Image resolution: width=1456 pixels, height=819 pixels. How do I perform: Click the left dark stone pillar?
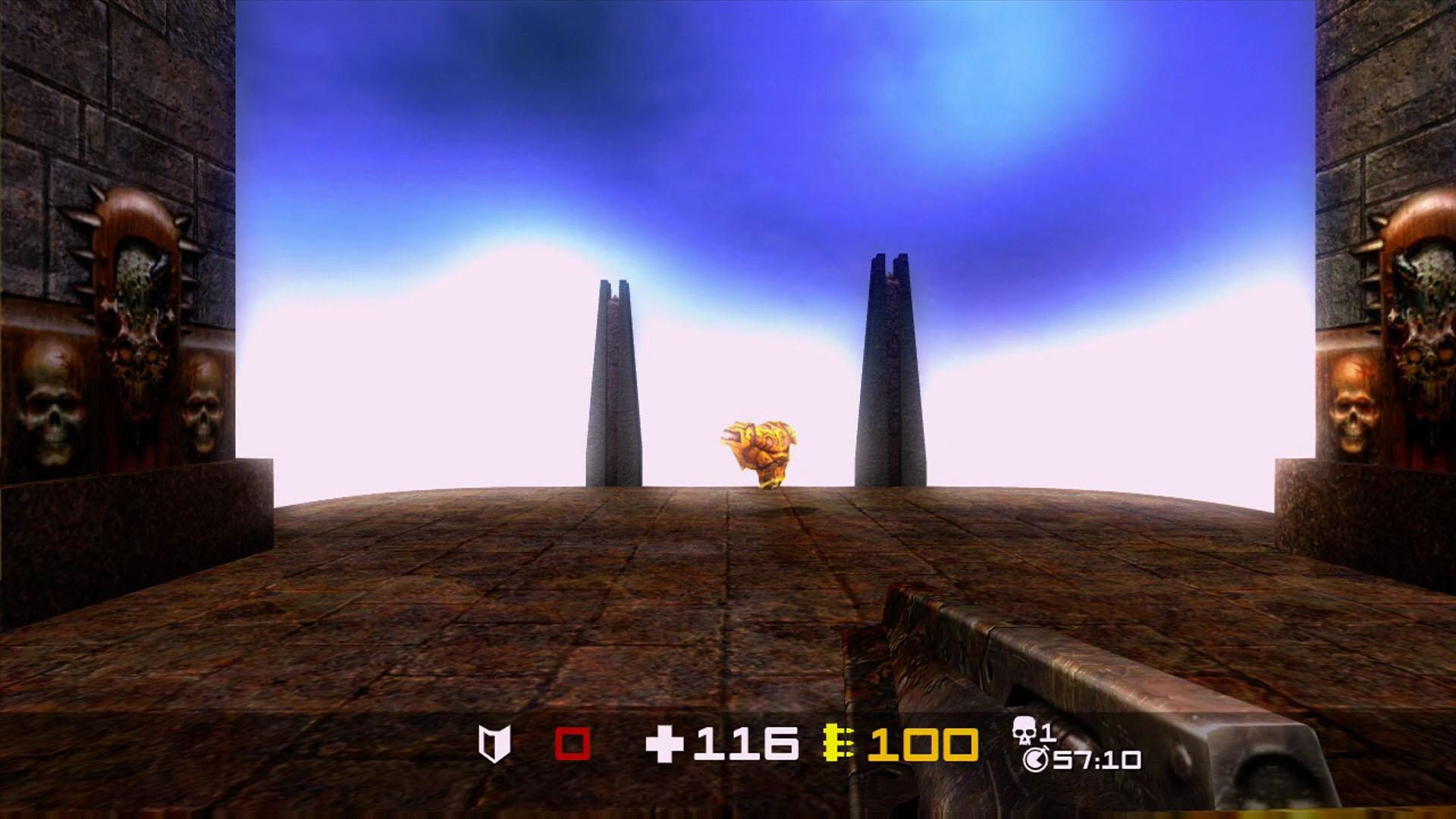click(x=614, y=379)
